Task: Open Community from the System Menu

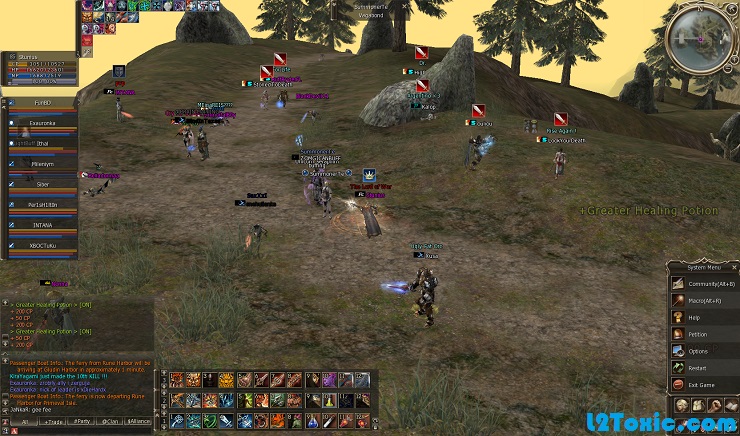Action: tap(706, 284)
